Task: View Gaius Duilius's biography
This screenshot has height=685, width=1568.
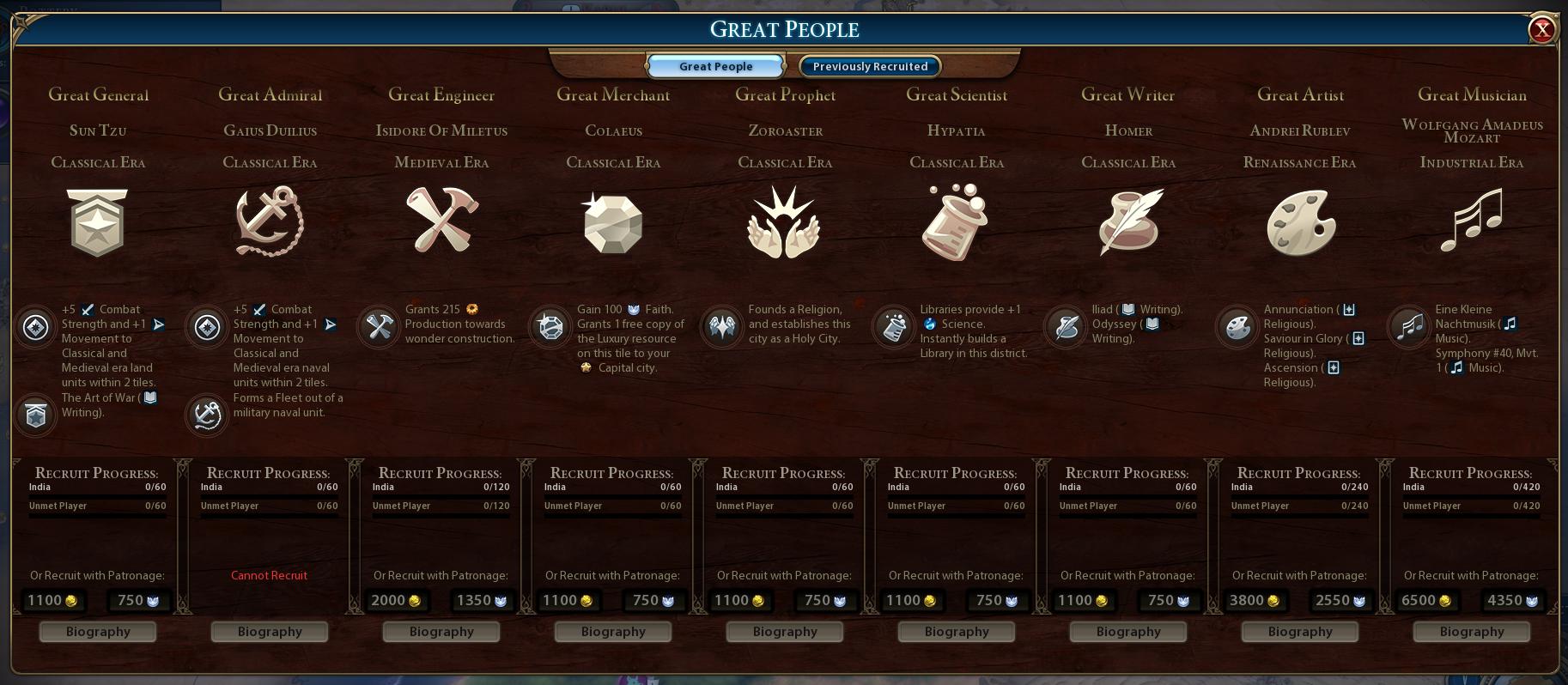Action: [270, 632]
